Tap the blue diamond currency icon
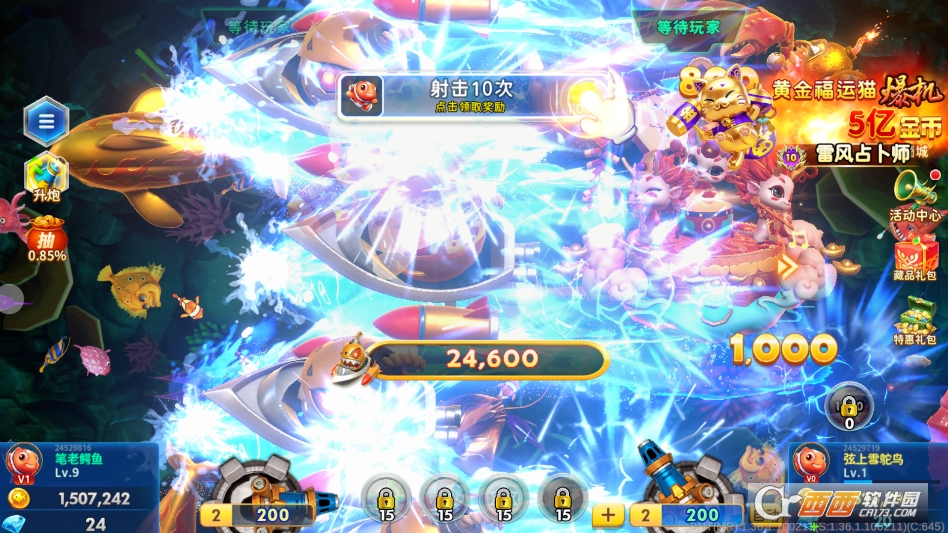 click(16, 523)
